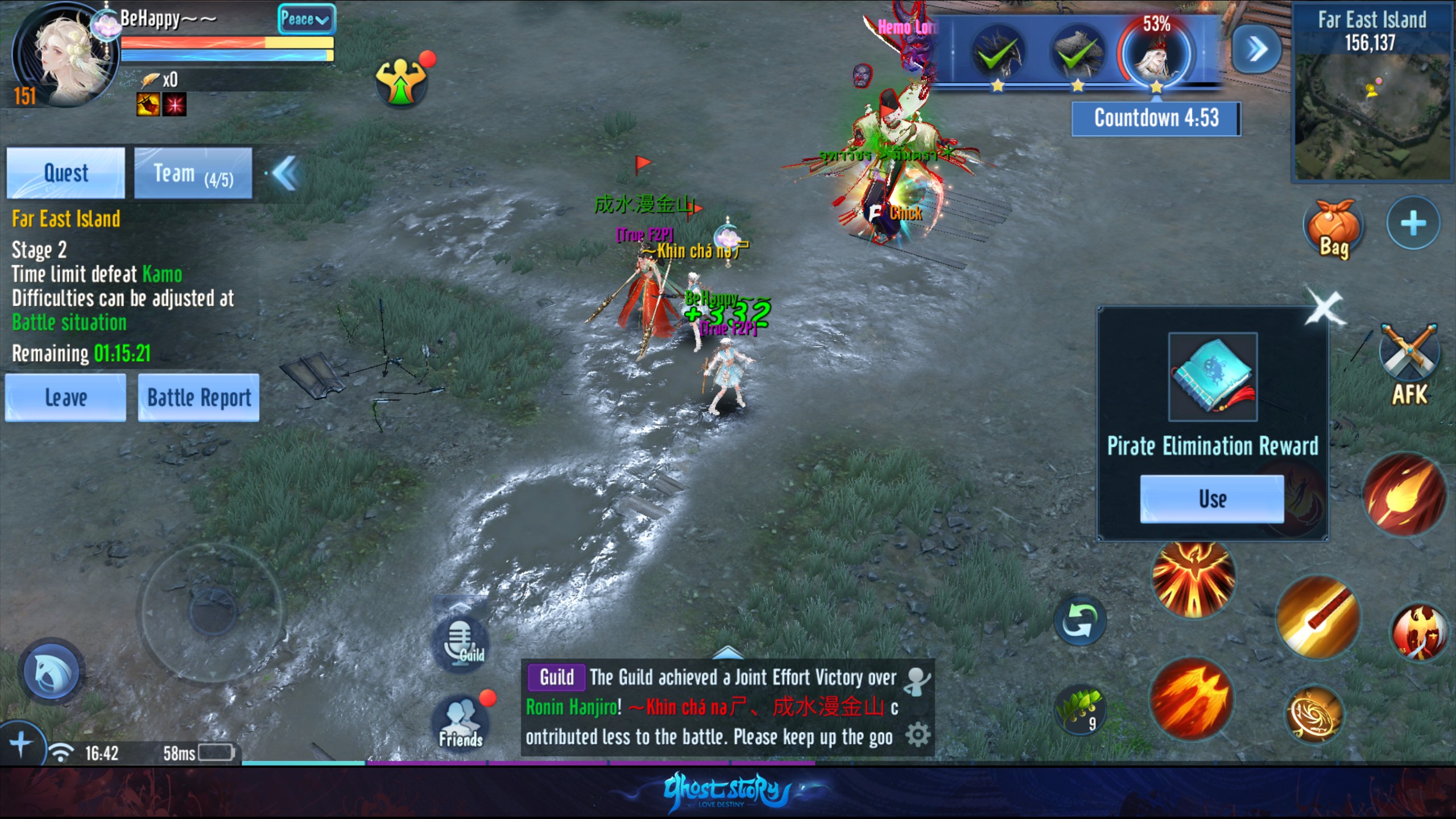Screen dimensions: 1456x819
Task: Open chat settings gear
Action: (x=917, y=735)
